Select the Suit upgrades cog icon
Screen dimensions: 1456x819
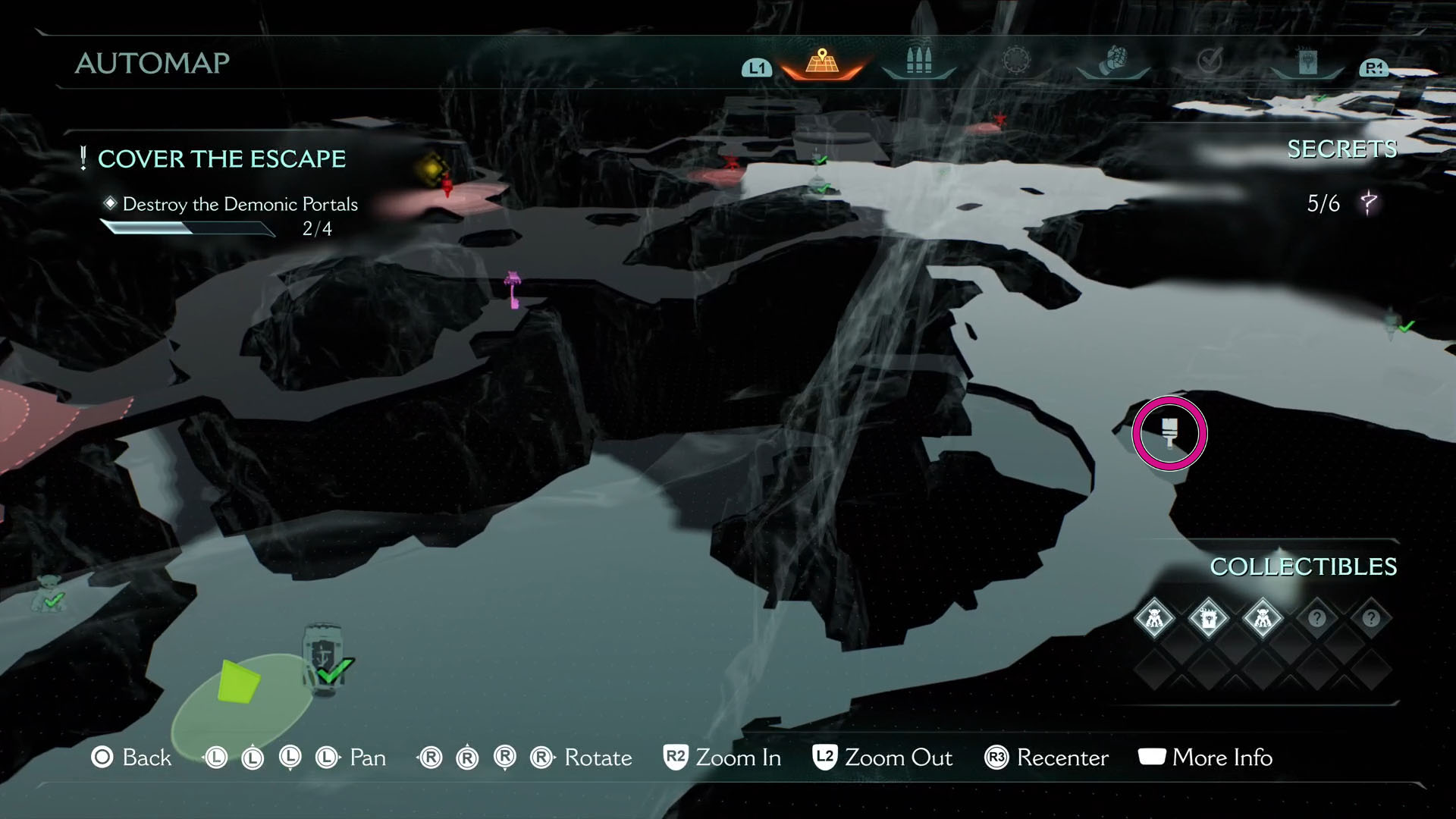1015,59
